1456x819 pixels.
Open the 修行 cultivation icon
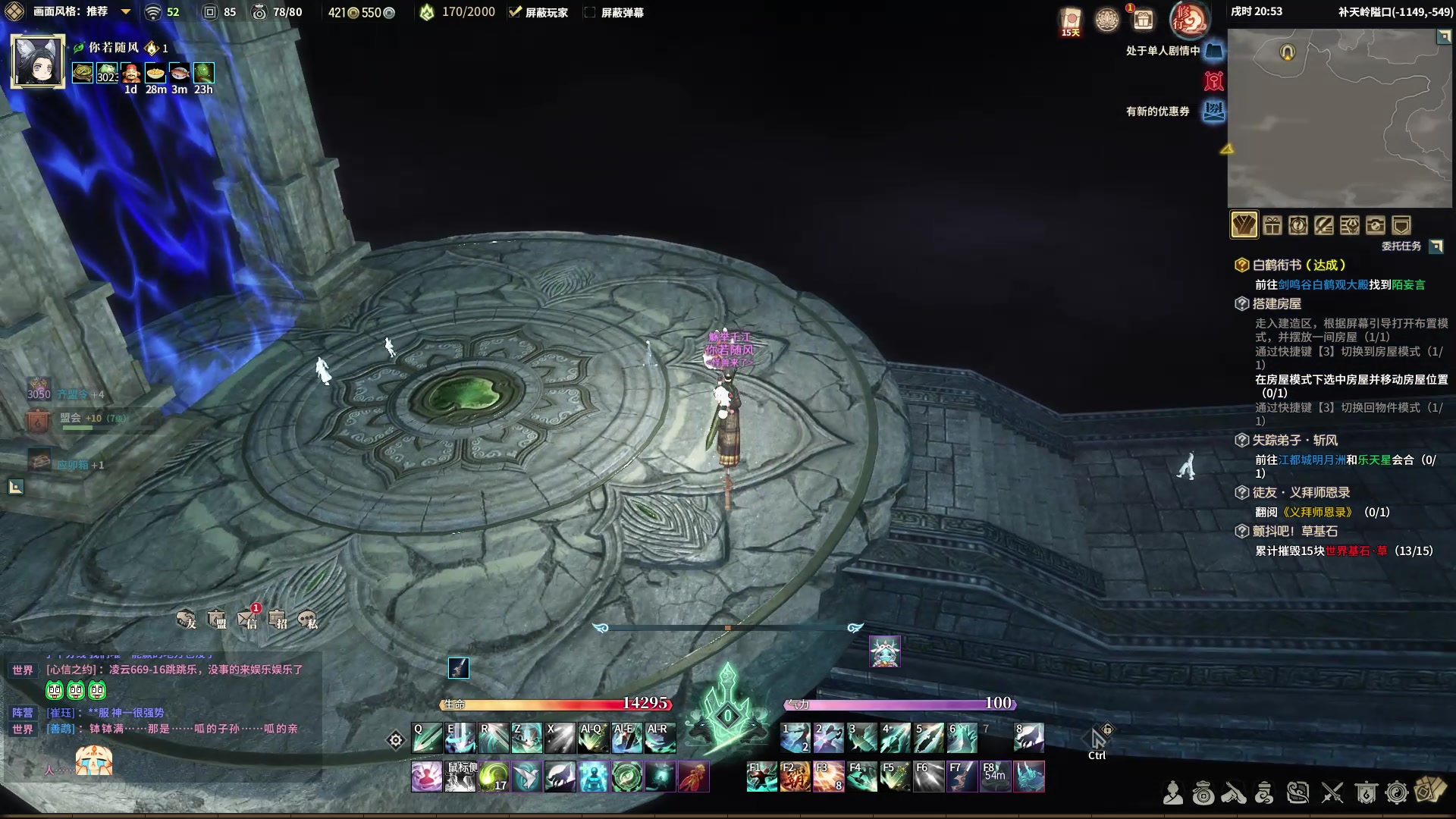coord(1188,20)
